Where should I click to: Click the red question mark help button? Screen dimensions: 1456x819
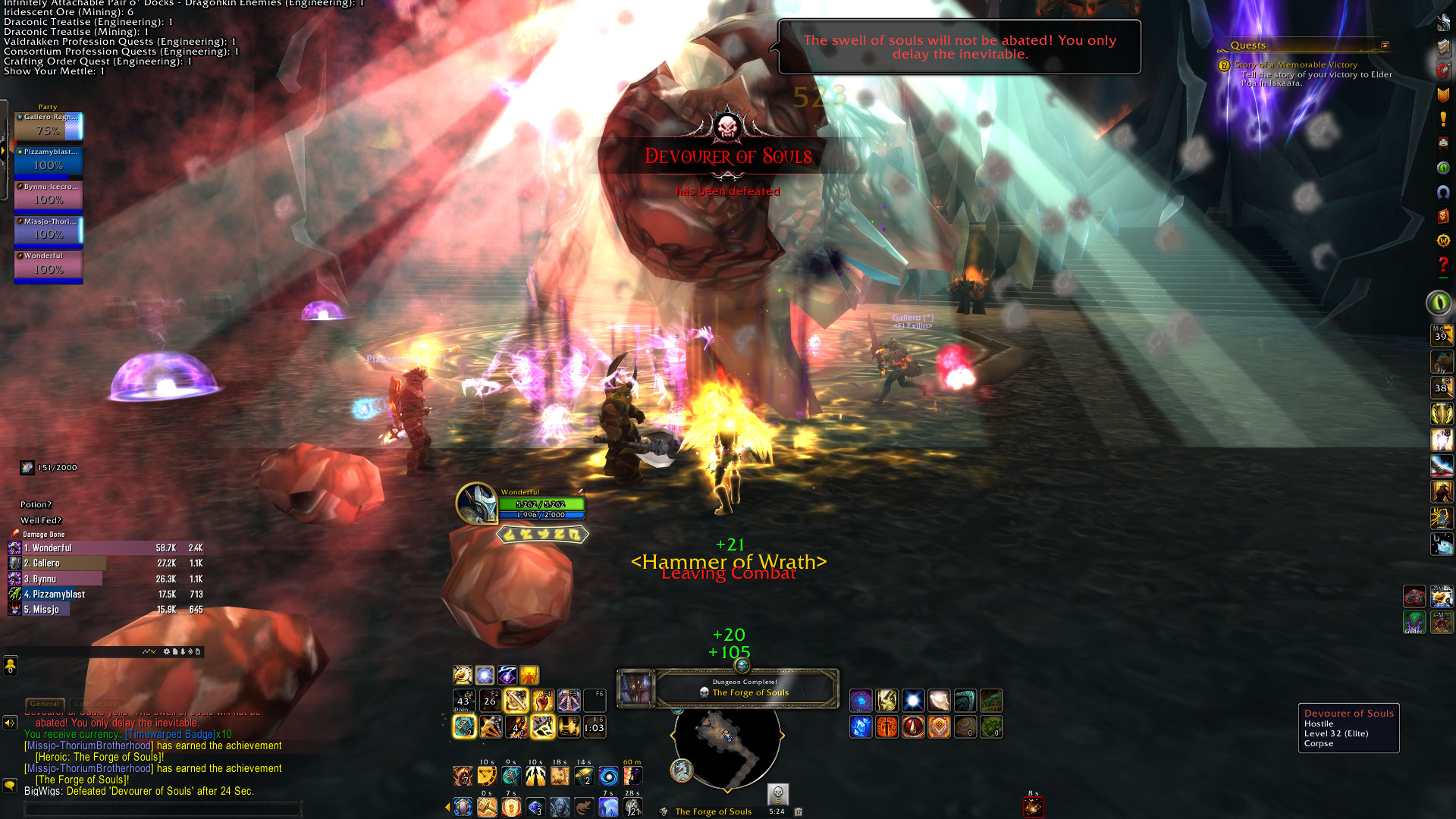click(x=1443, y=265)
